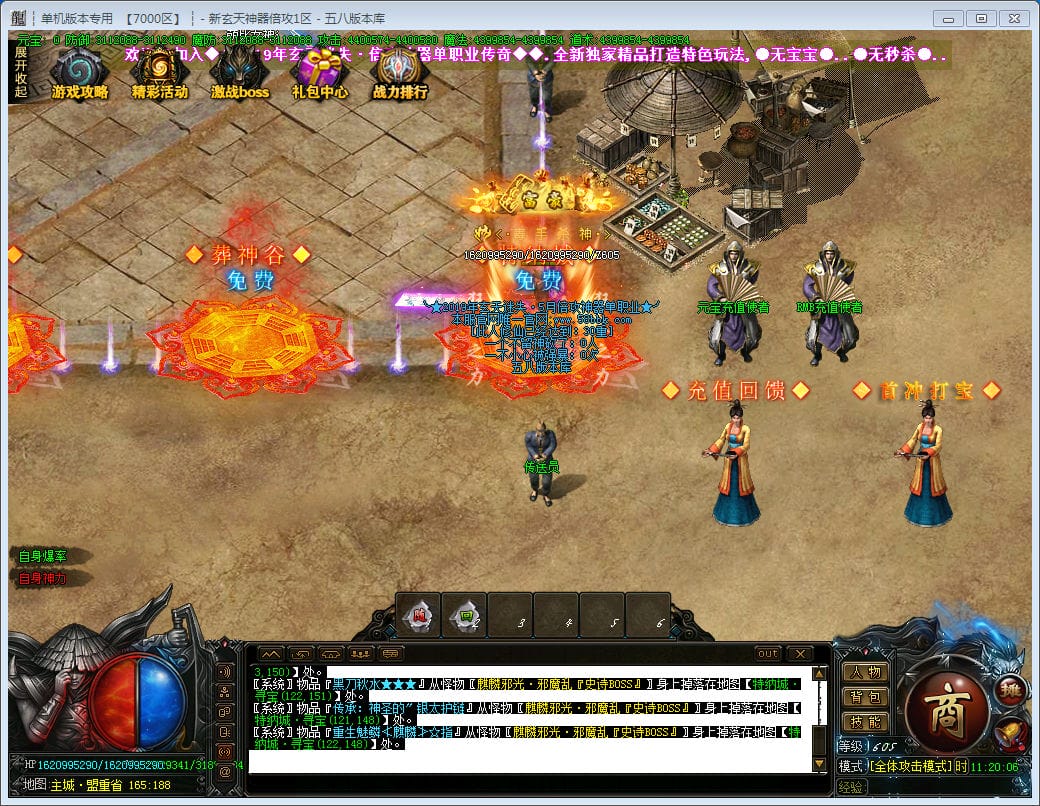Image resolution: width=1040 pixels, height=806 pixels.
Task: Maximize the game window
Action: 981,18
